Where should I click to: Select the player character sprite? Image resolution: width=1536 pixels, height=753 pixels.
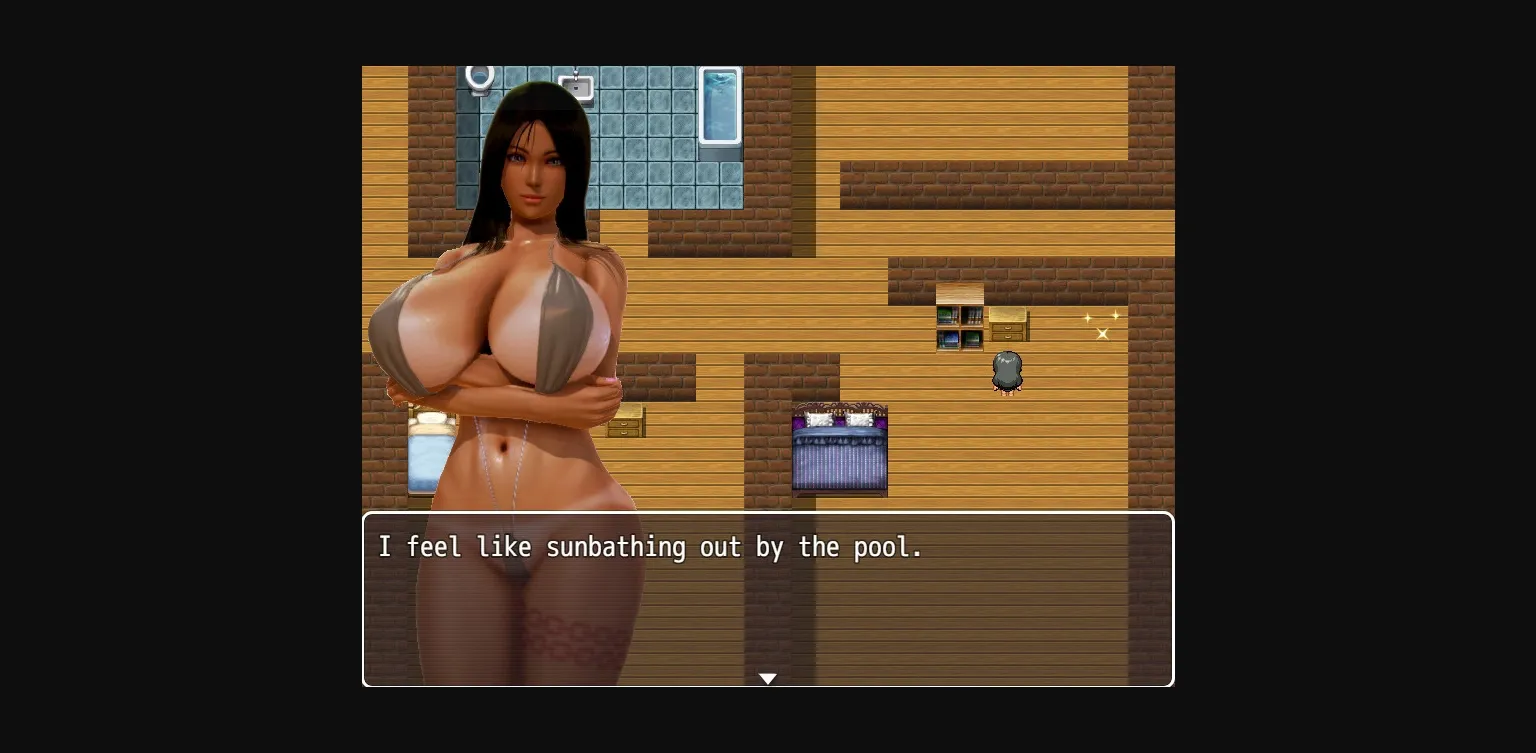point(1007,370)
